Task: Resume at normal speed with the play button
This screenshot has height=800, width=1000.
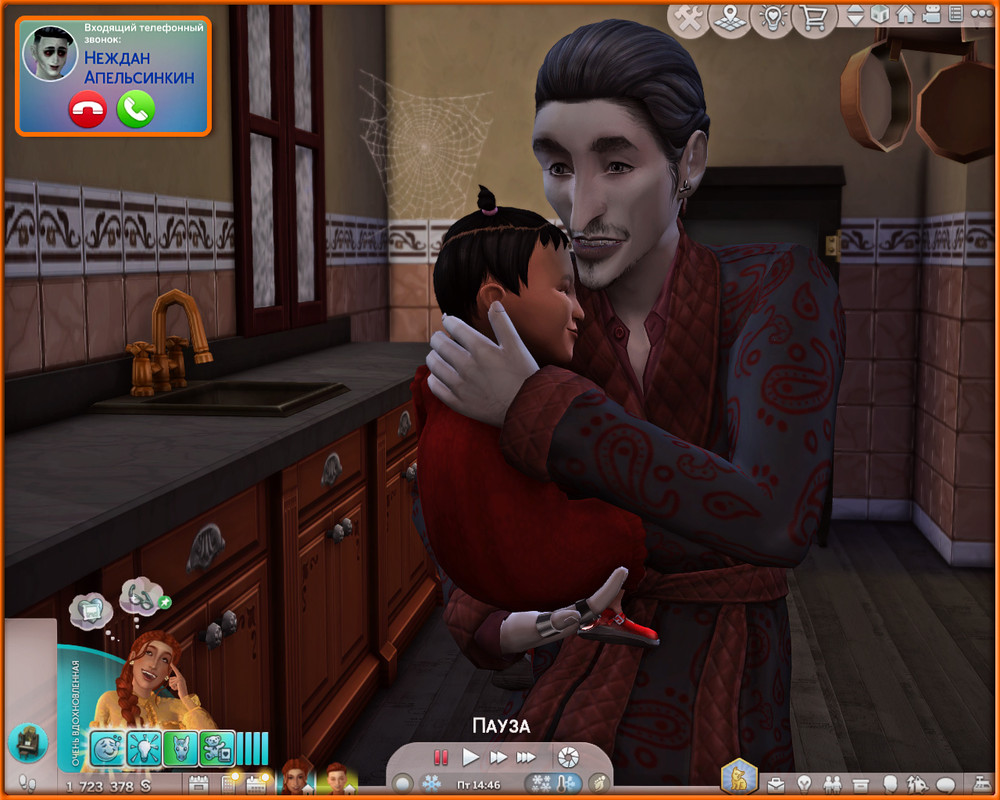Action: pos(471,757)
